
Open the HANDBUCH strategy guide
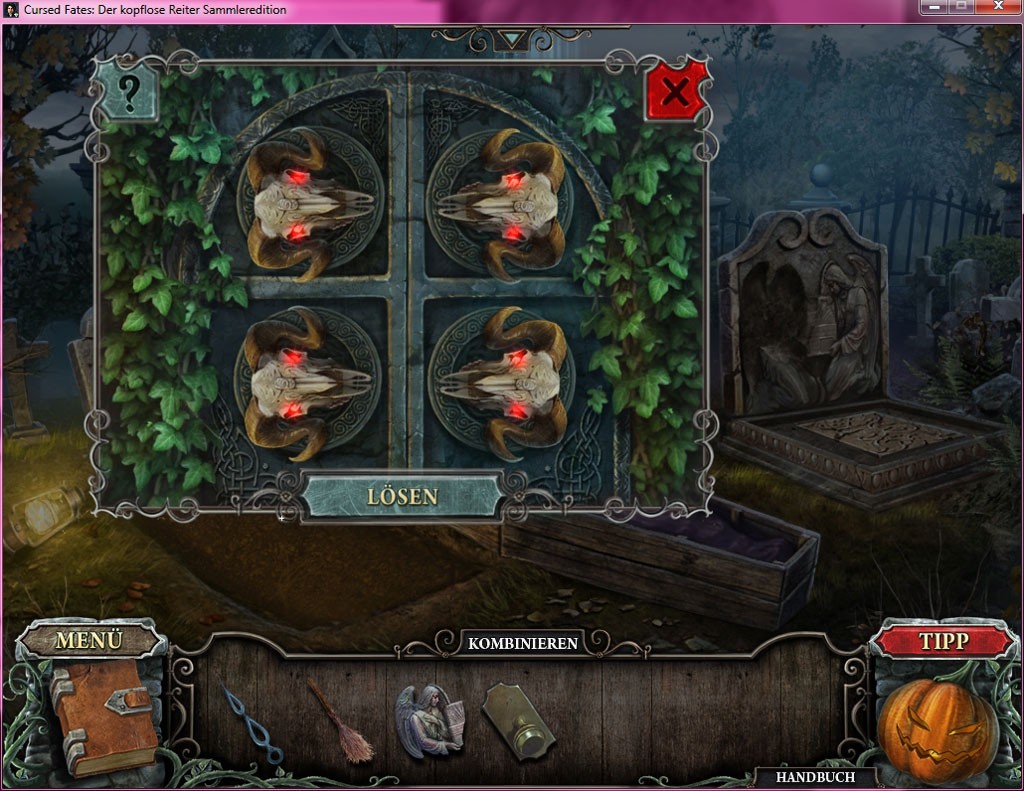coord(815,777)
